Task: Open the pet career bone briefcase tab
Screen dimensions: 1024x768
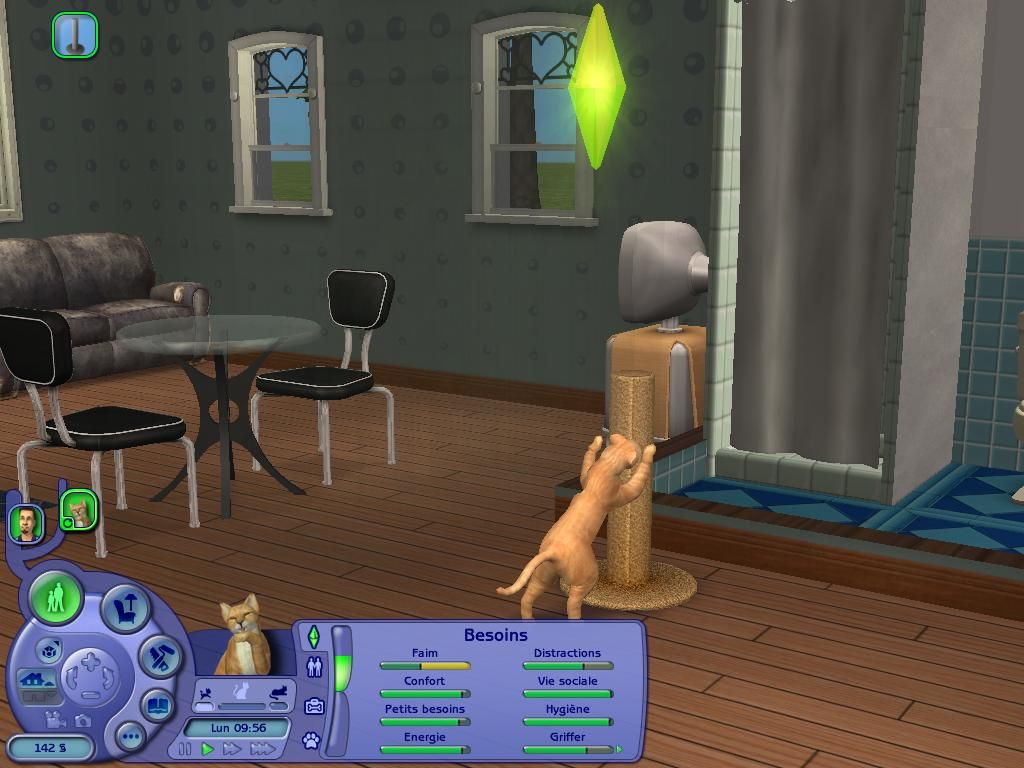Action: [x=314, y=706]
